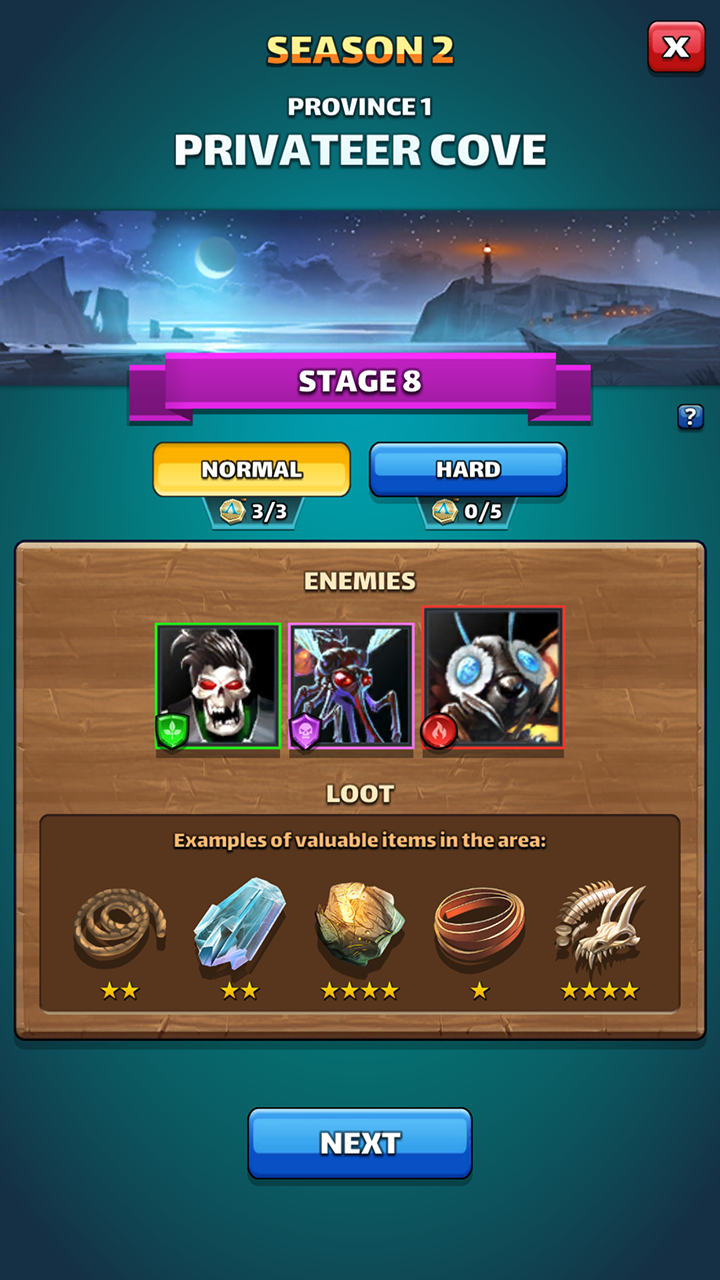Screen dimensions: 720x1280
Task: Close the stage info window
Action: [x=676, y=47]
